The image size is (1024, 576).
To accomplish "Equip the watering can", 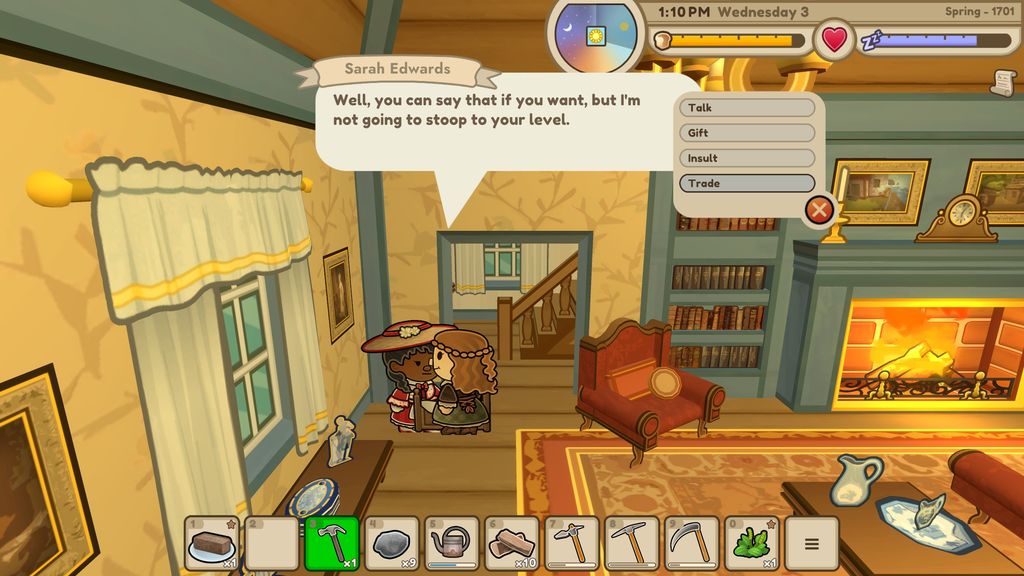I will pos(452,544).
